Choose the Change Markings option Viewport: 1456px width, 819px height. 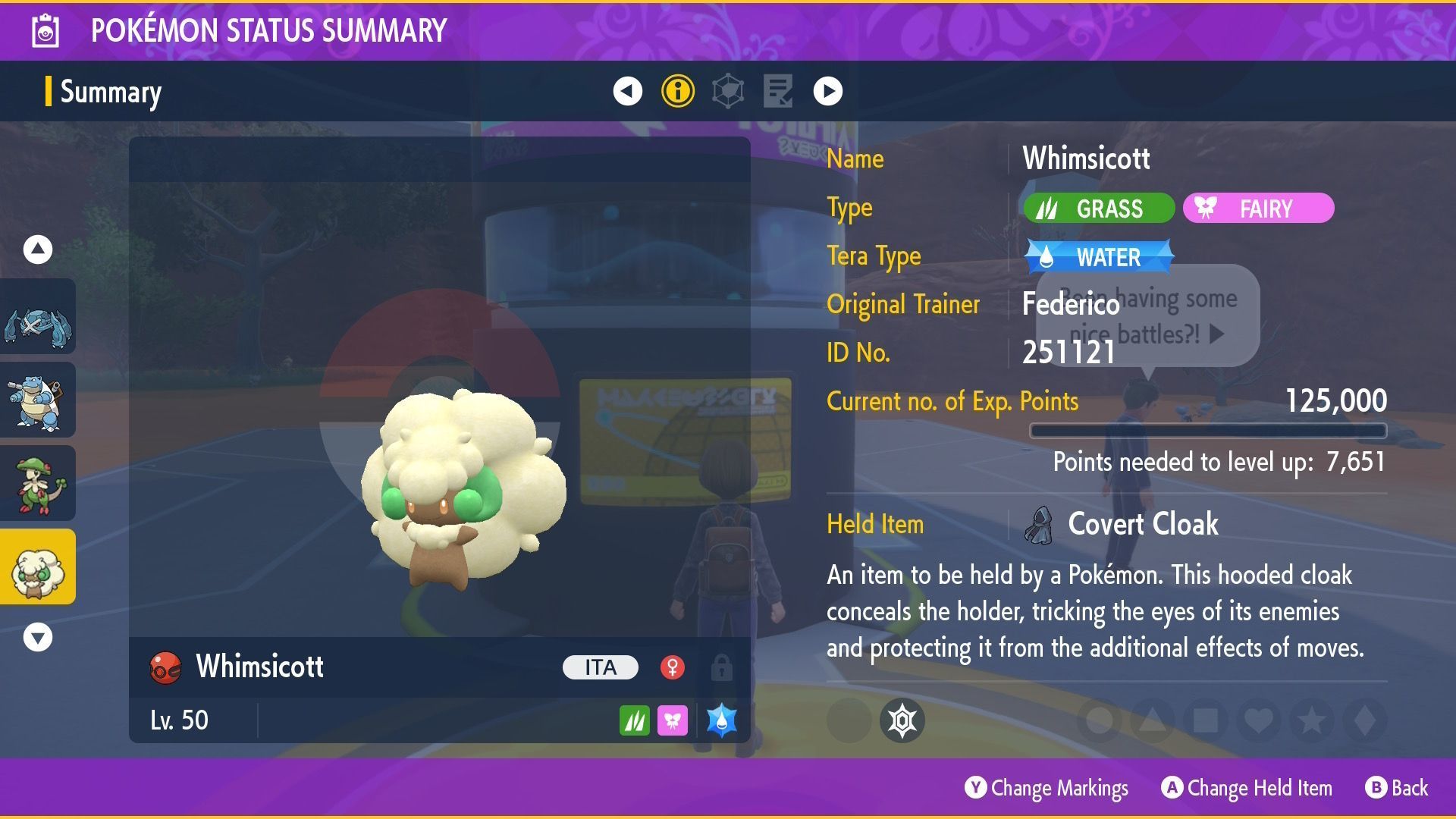(x=1046, y=788)
